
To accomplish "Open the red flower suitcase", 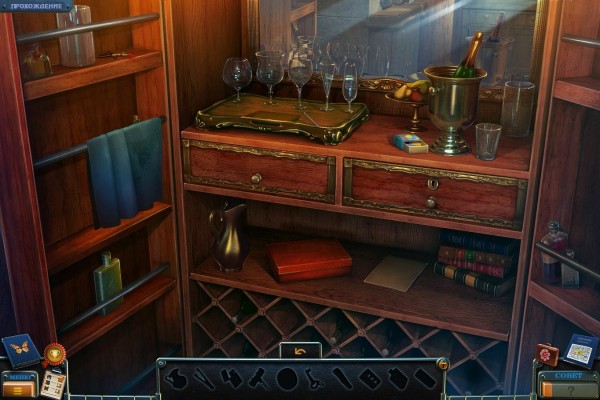I will point(546,355).
